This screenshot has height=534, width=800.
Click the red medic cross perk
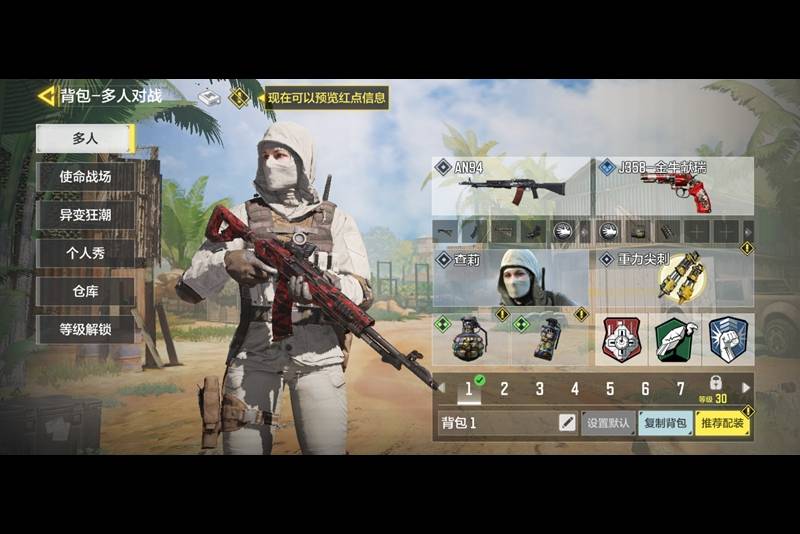pyautogui.click(x=620, y=340)
